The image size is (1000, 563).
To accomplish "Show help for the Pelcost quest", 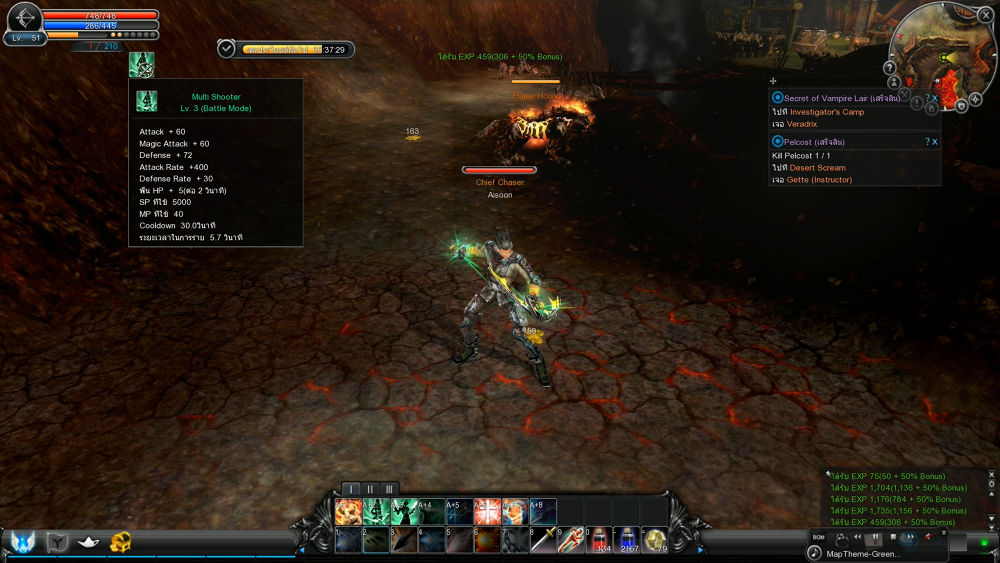I will (927, 142).
